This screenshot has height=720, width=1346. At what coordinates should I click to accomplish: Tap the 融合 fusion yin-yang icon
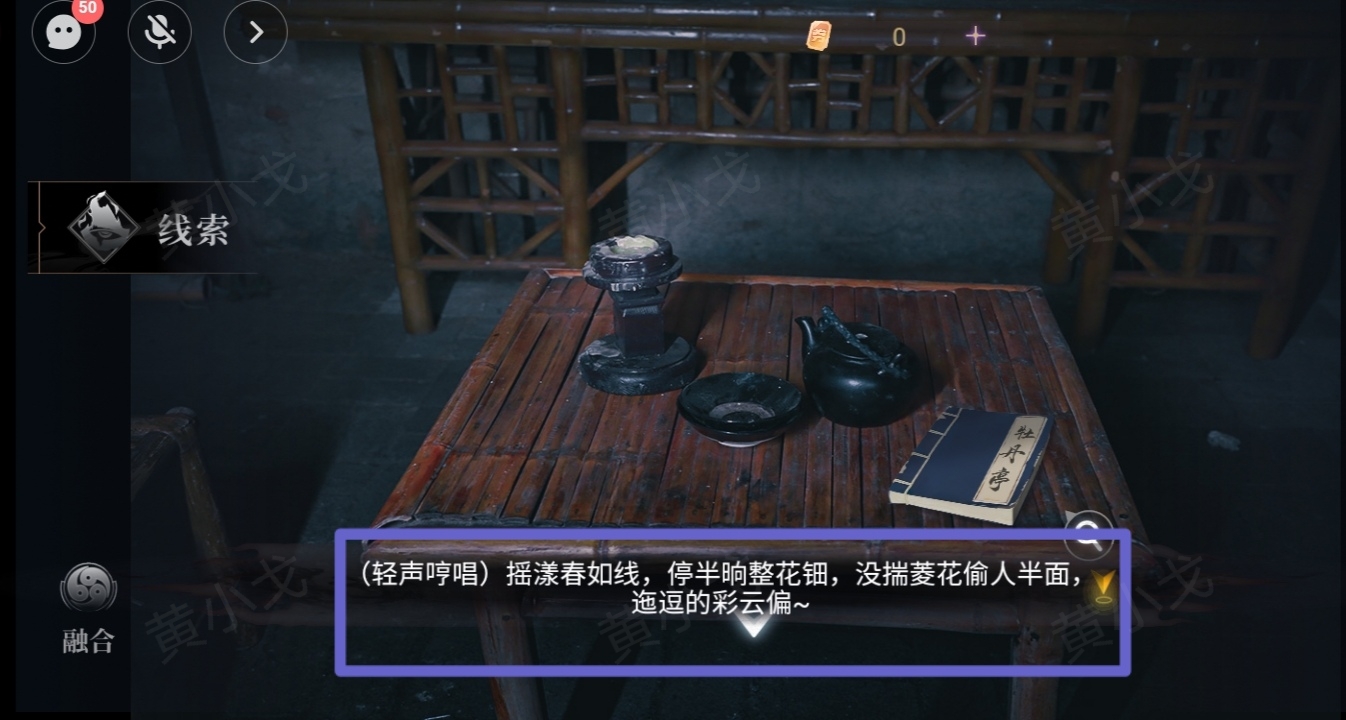tap(88, 592)
